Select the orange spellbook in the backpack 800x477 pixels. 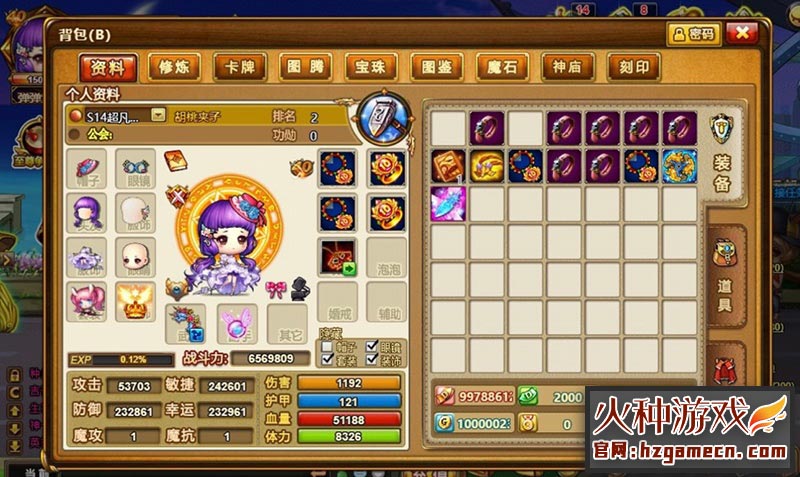pyautogui.click(x=449, y=165)
